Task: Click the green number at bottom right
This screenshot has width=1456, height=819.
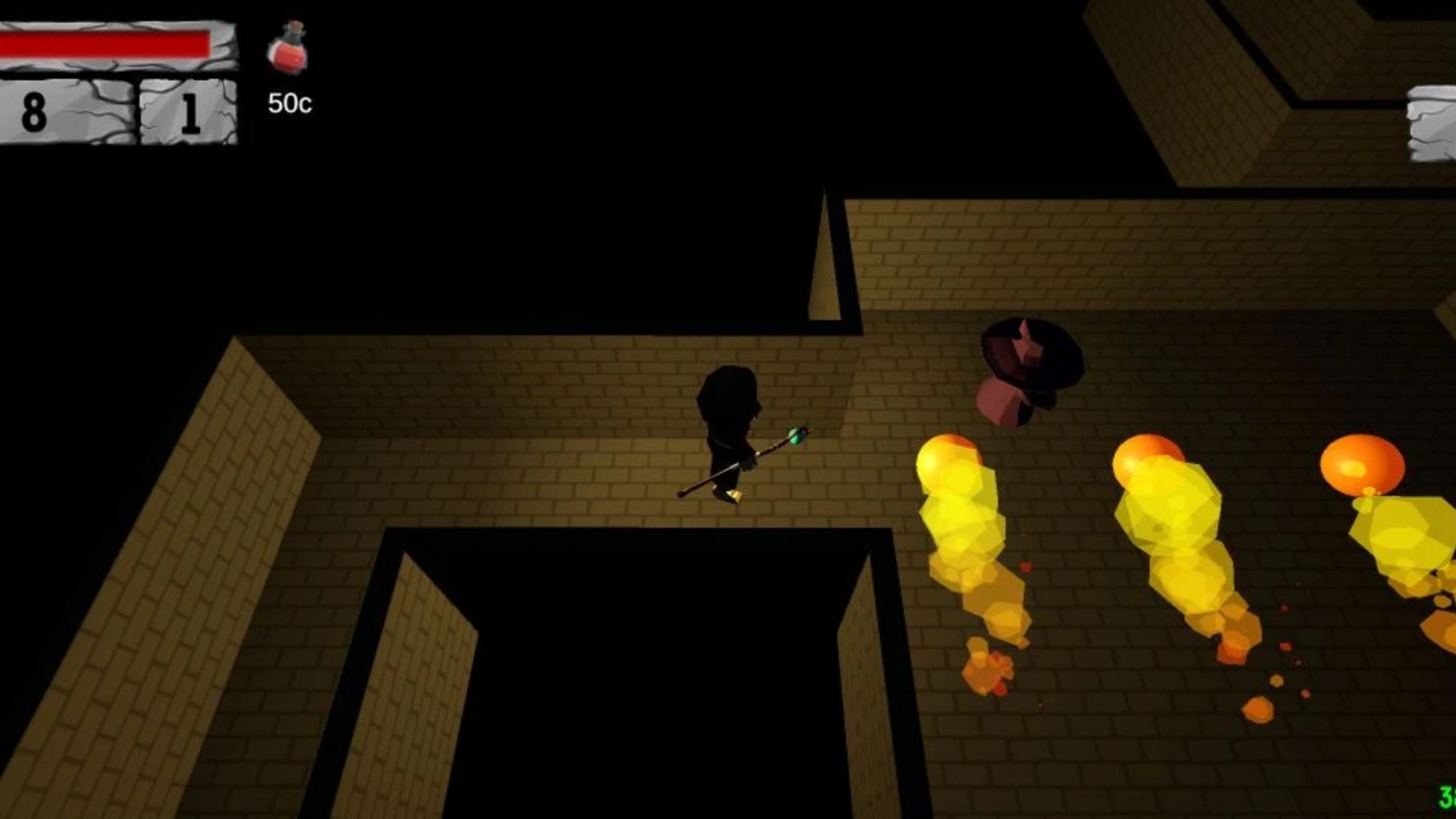Action: [x=1447, y=796]
